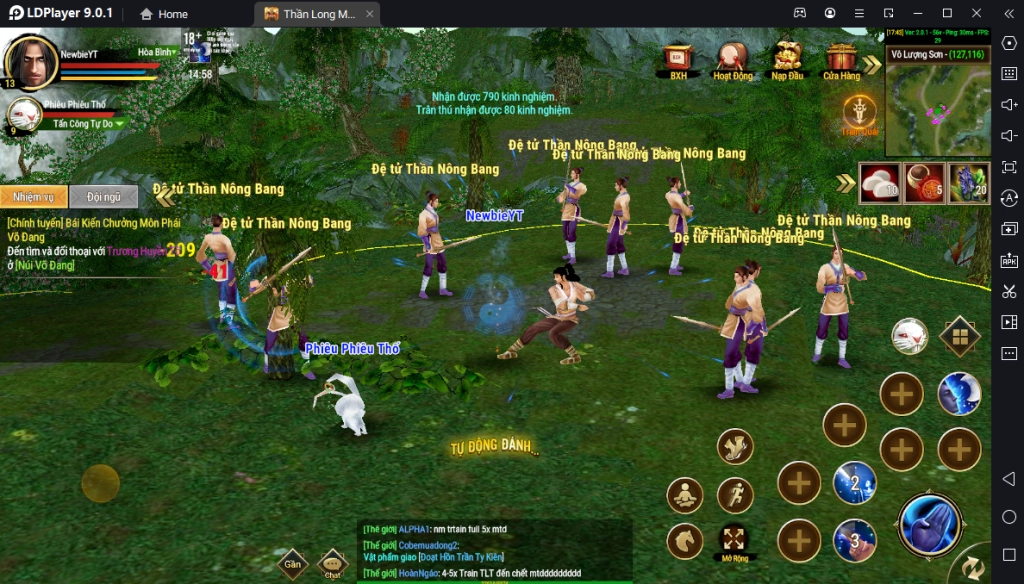This screenshot has height=584, width=1024.
Task: Switch to the Đội ngũ tab
Action: (x=103, y=197)
